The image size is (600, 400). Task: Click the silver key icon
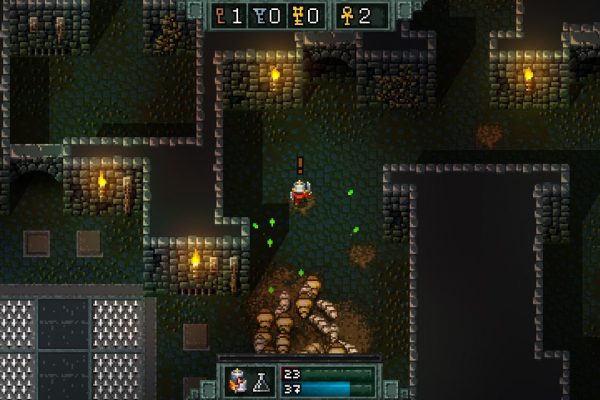[x=259, y=15]
